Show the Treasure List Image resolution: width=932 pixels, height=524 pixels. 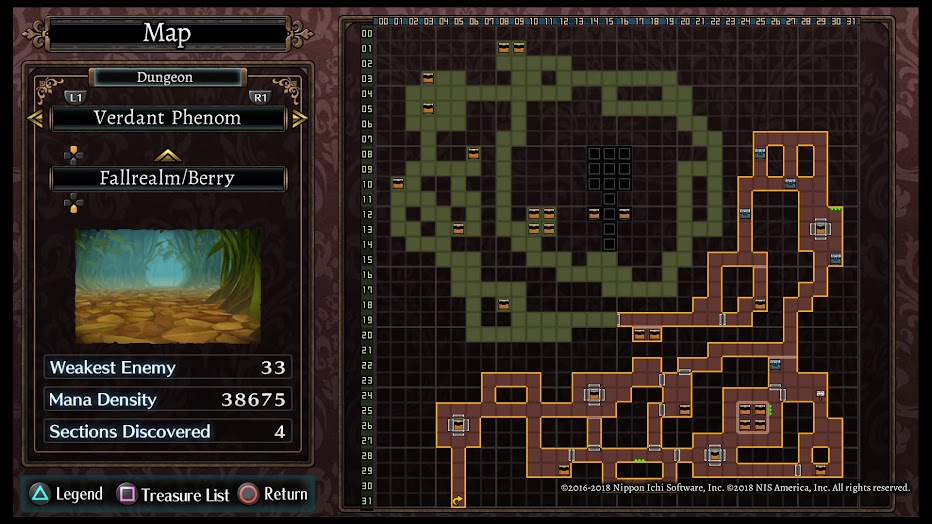pyautogui.click(x=174, y=494)
